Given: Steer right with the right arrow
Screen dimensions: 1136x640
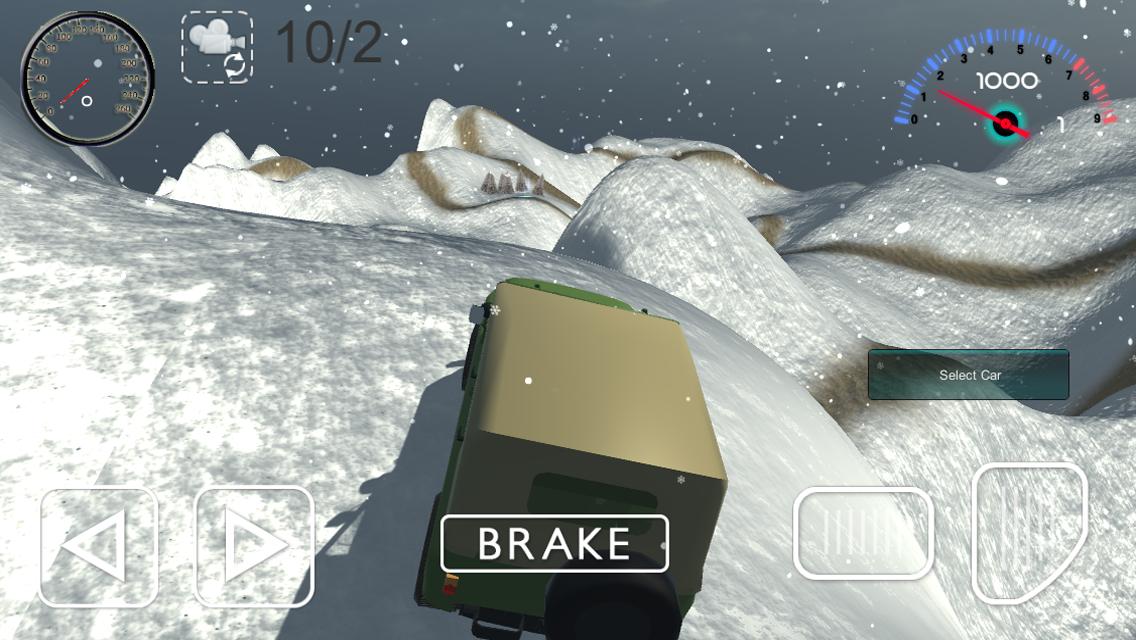Looking at the screenshot, I should click(x=254, y=547).
